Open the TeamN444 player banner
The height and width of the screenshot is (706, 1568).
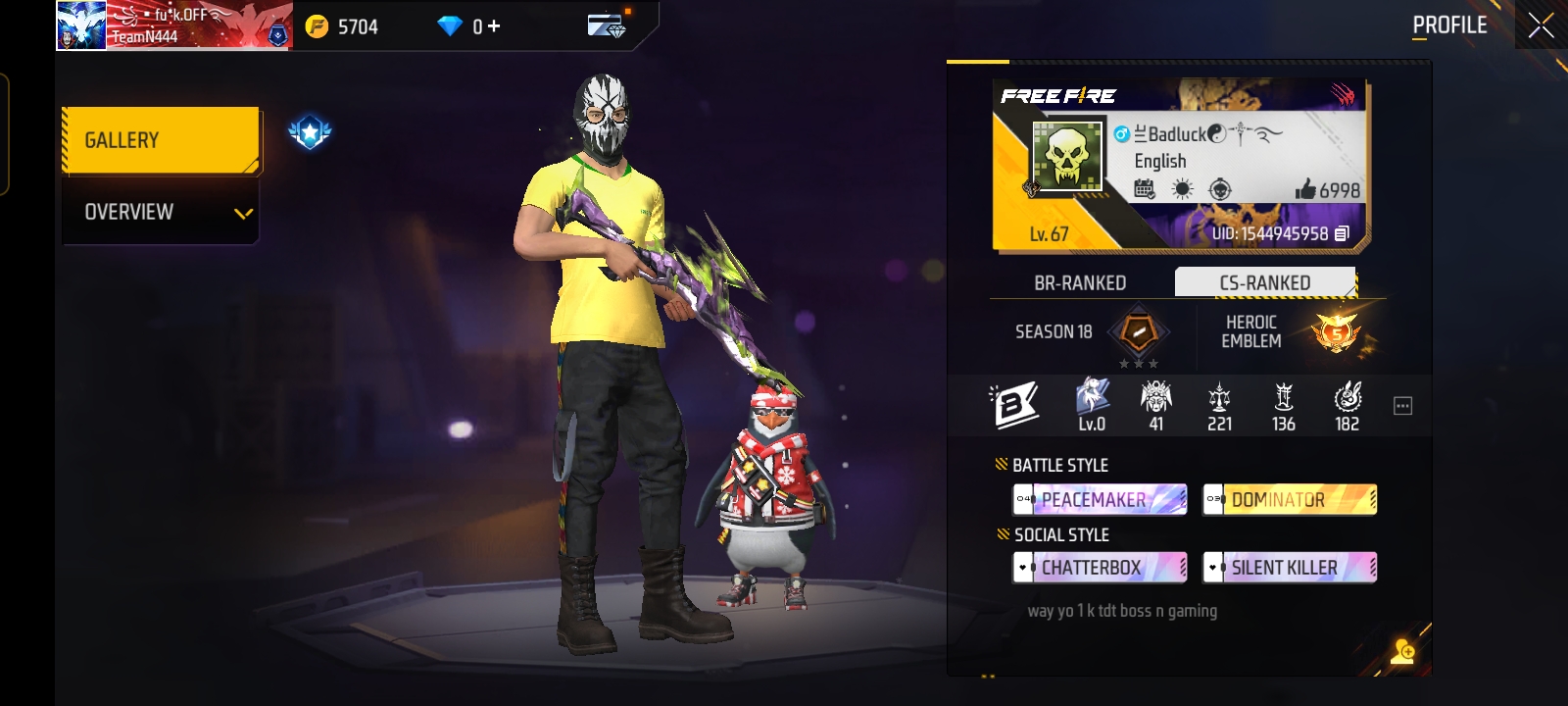pos(174,26)
